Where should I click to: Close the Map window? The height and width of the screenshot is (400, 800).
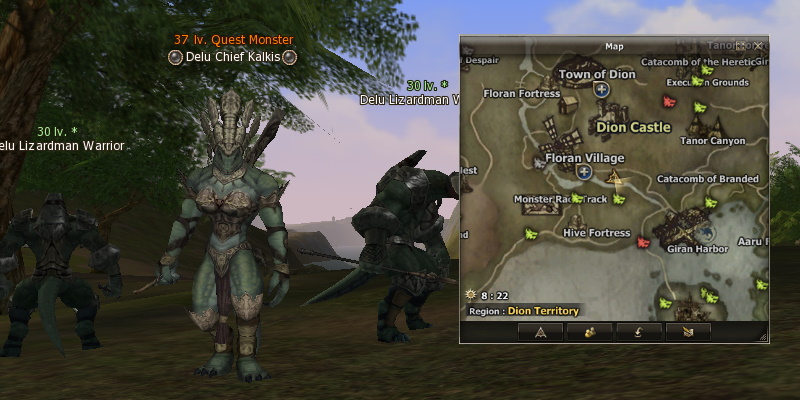click(759, 45)
